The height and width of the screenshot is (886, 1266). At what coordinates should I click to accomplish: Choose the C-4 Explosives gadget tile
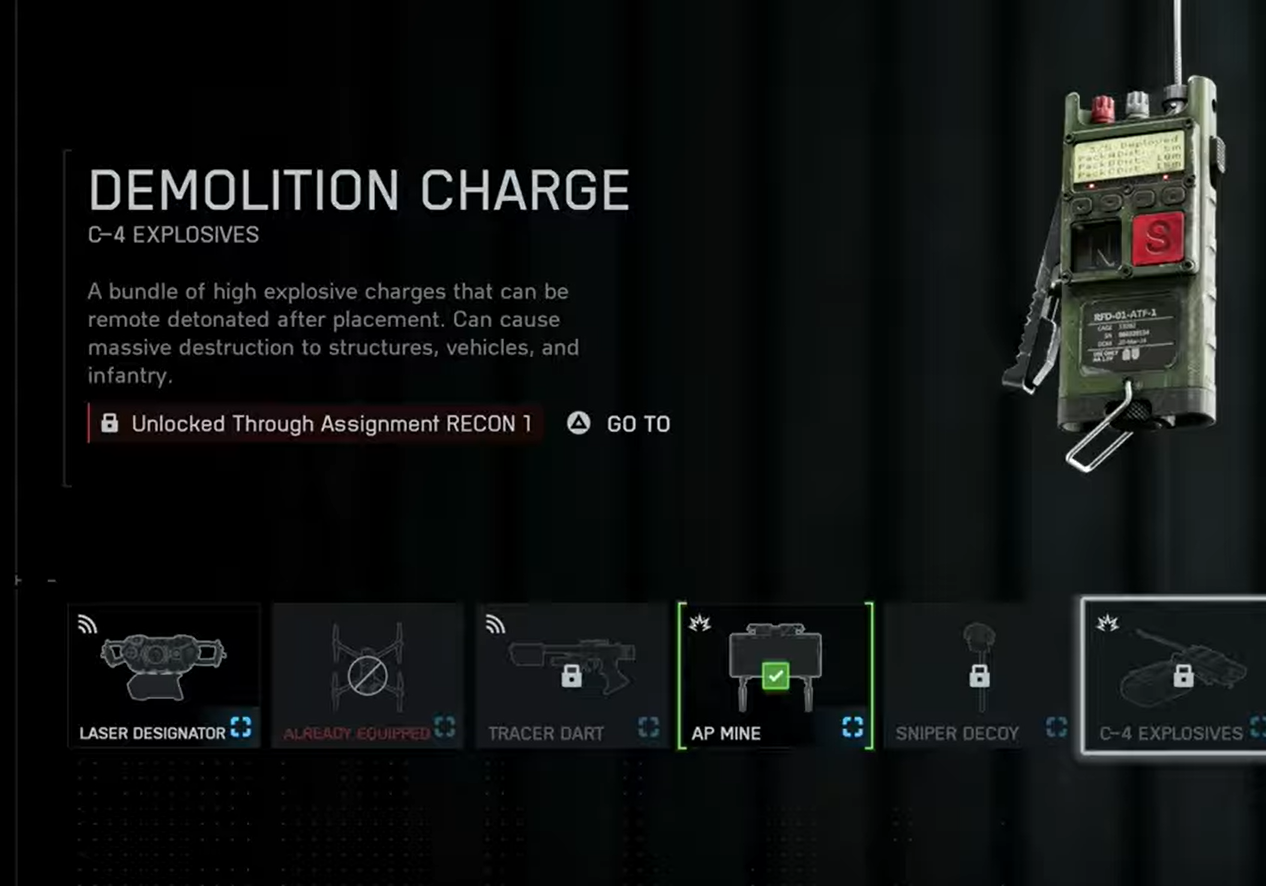[1174, 675]
